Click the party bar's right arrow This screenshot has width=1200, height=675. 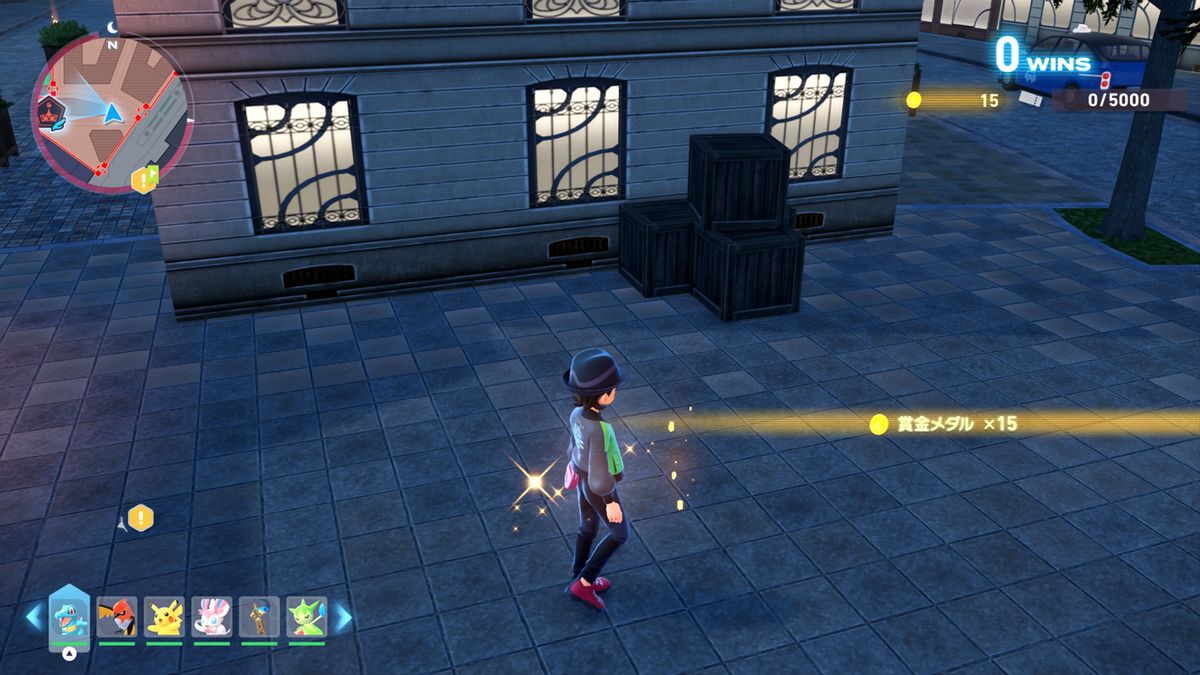[x=342, y=616]
